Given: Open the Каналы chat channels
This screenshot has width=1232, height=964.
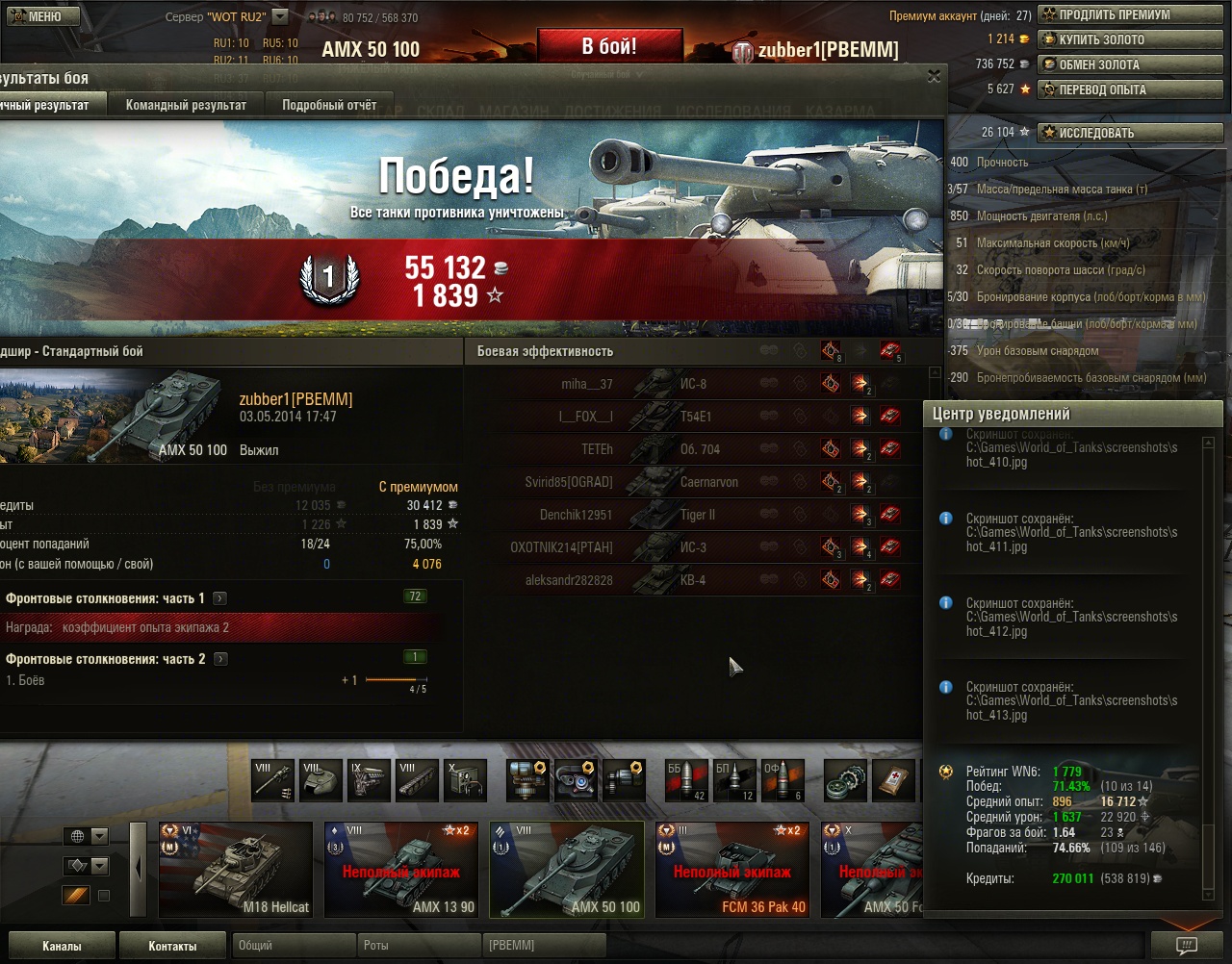Looking at the screenshot, I should point(62,946).
